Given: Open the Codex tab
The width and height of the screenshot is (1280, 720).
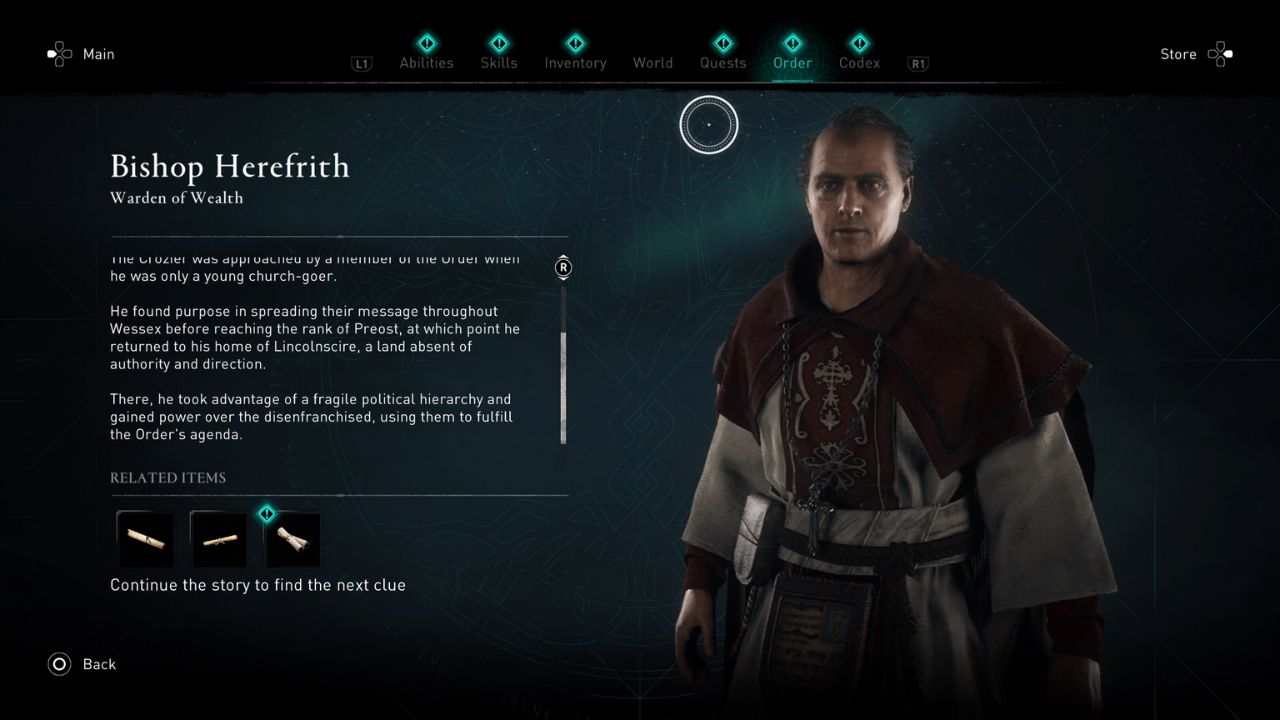Looking at the screenshot, I should coord(859,62).
